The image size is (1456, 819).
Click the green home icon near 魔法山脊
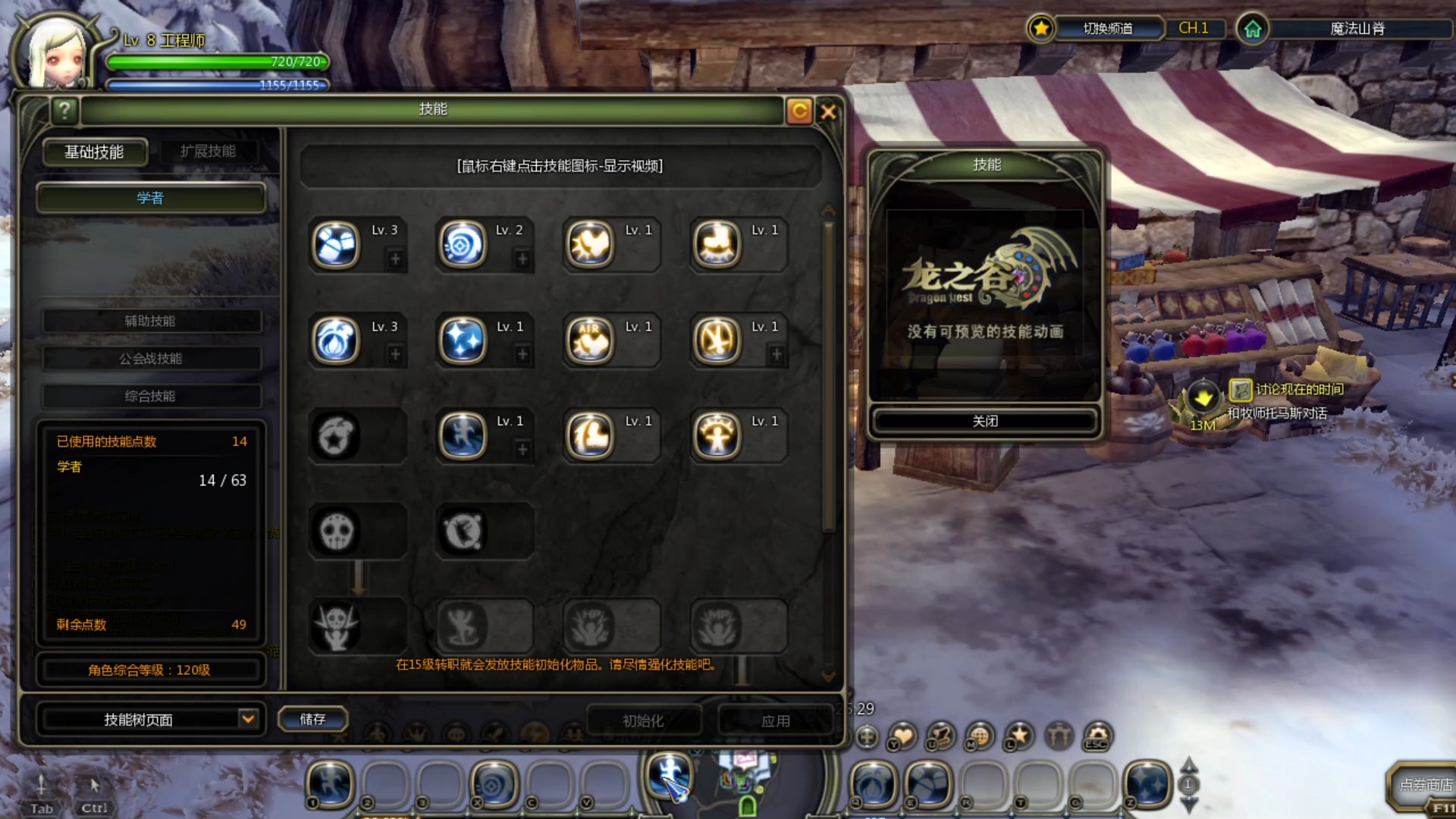(x=1252, y=30)
